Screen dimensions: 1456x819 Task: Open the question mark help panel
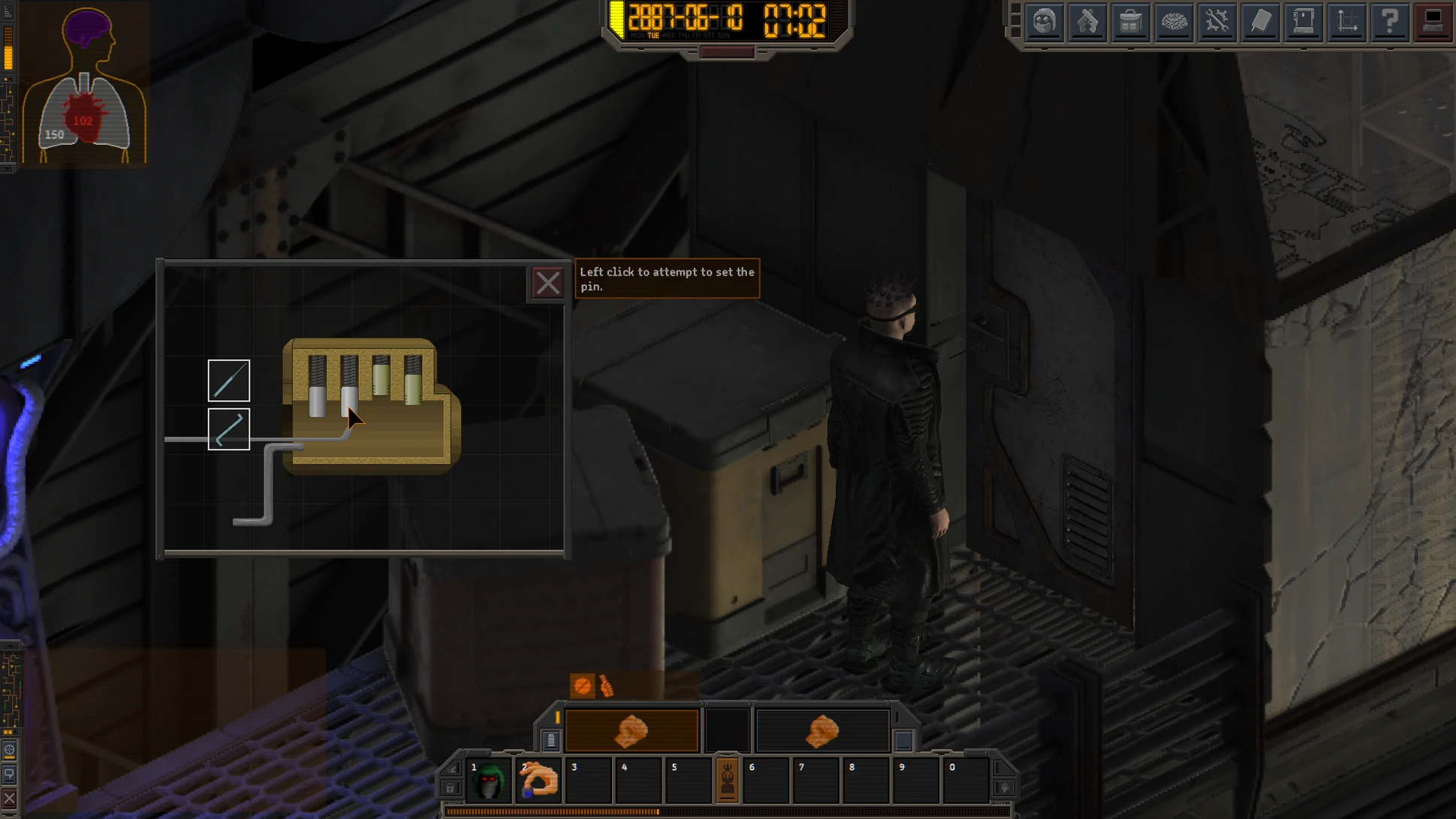tap(1389, 22)
